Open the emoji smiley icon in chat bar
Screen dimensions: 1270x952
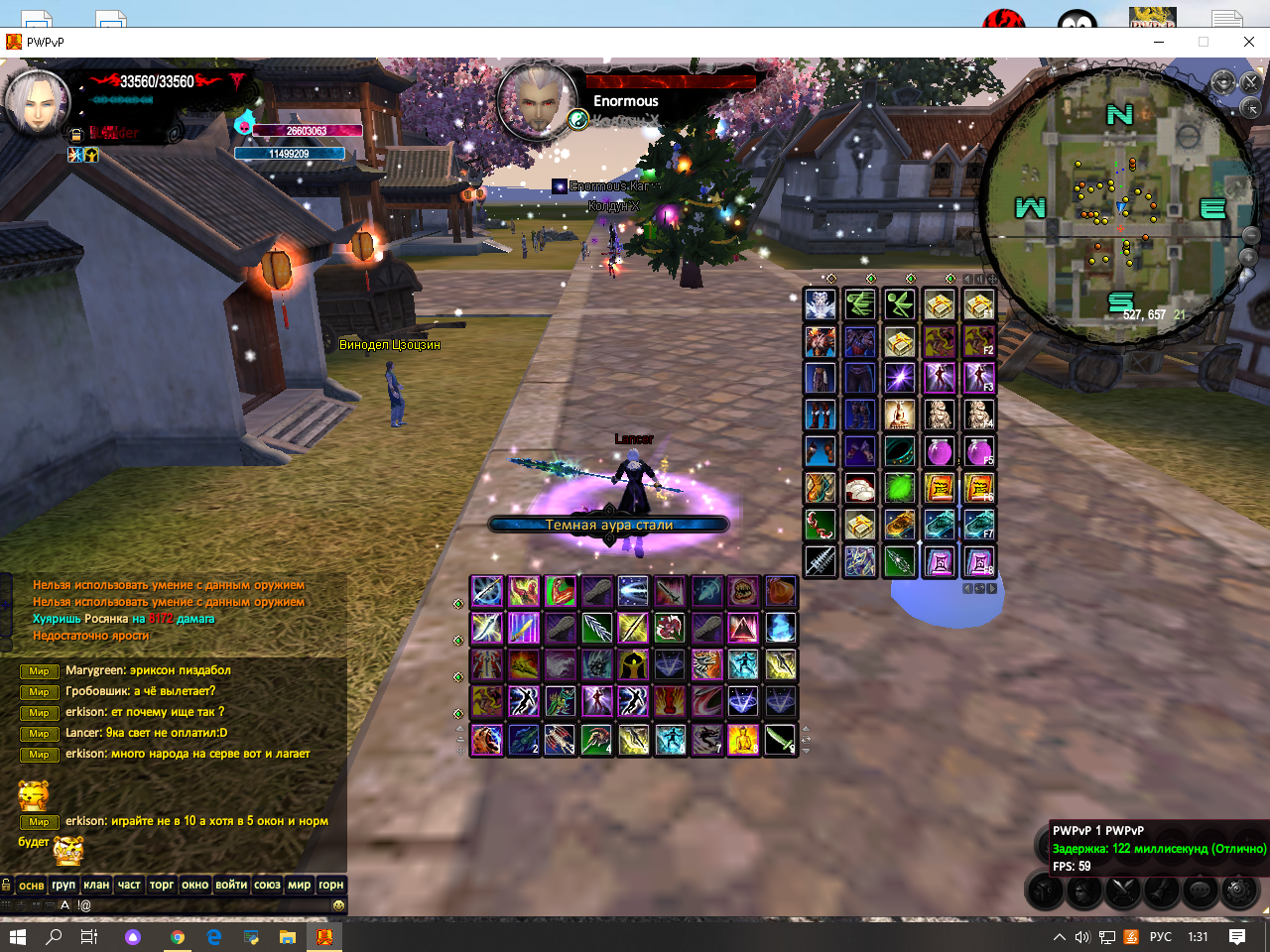tap(338, 905)
